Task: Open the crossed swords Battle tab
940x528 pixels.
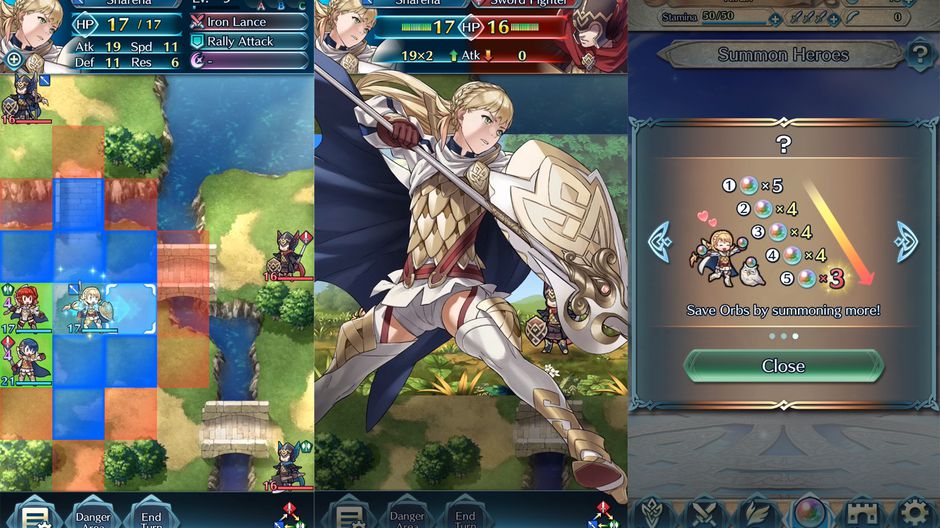Action: point(705,512)
